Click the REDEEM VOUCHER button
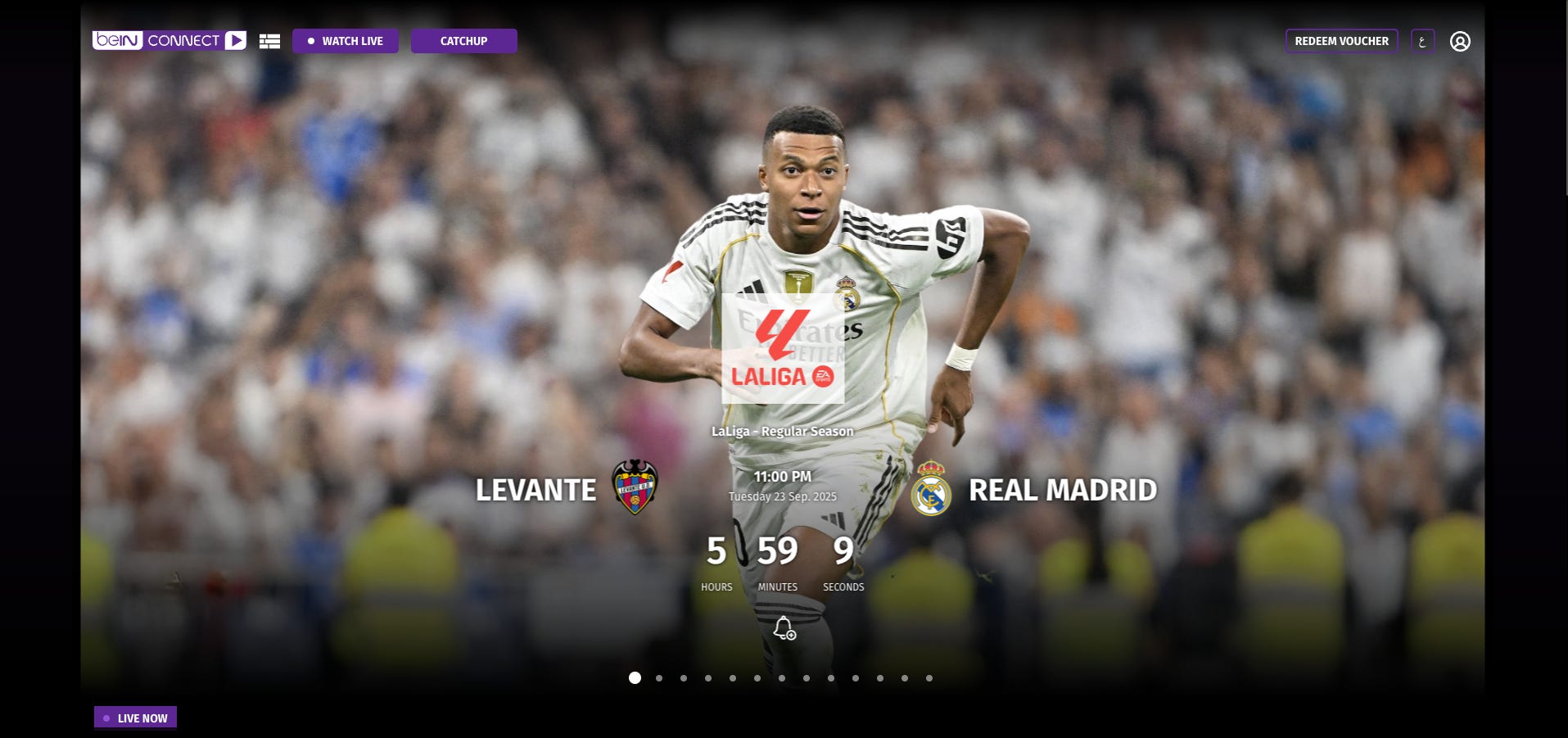 pyautogui.click(x=1341, y=40)
